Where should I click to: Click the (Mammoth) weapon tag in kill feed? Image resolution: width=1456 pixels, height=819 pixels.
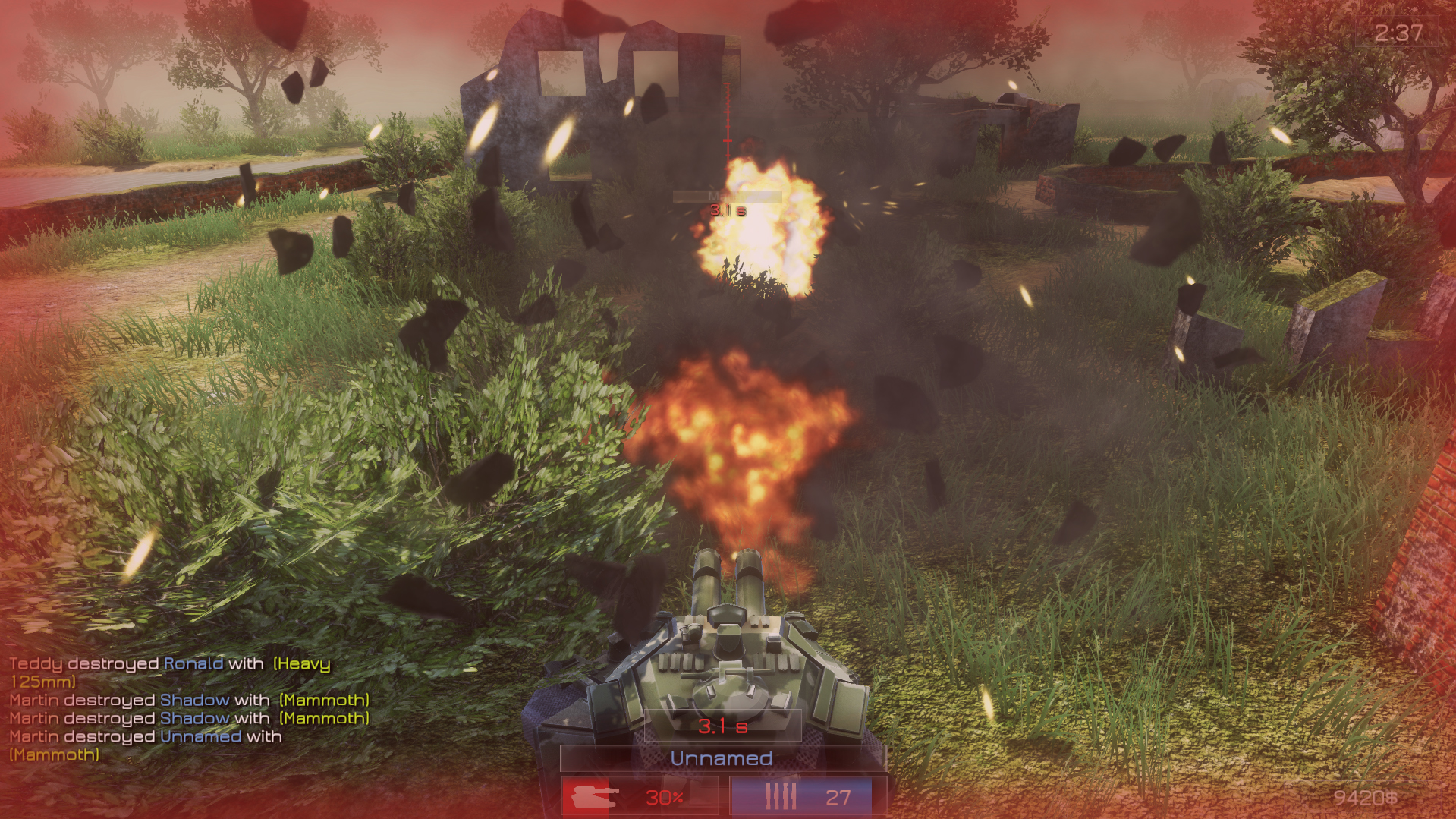[x=322, y=700]
